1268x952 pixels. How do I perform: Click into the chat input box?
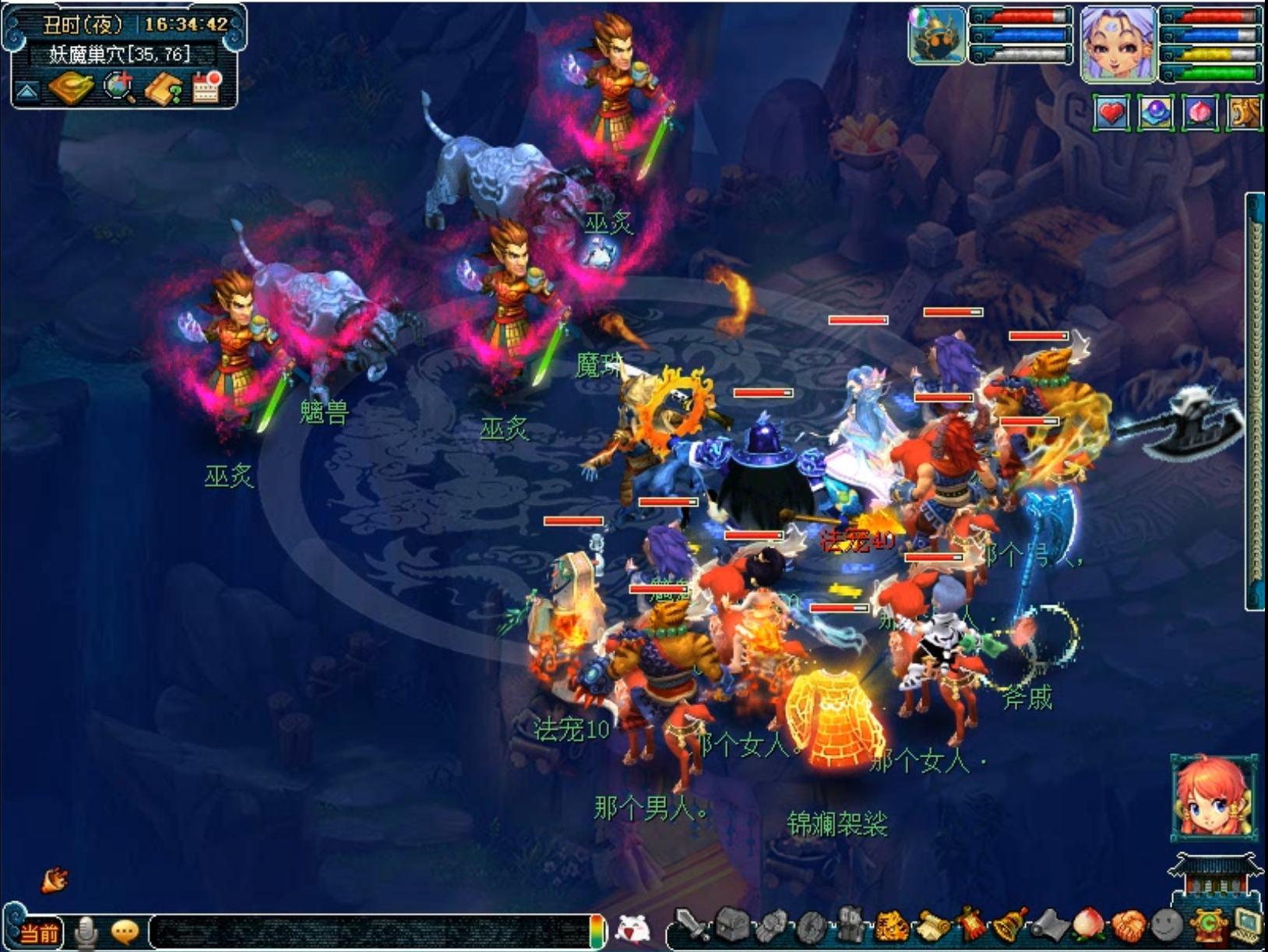[x=370, y=932]
